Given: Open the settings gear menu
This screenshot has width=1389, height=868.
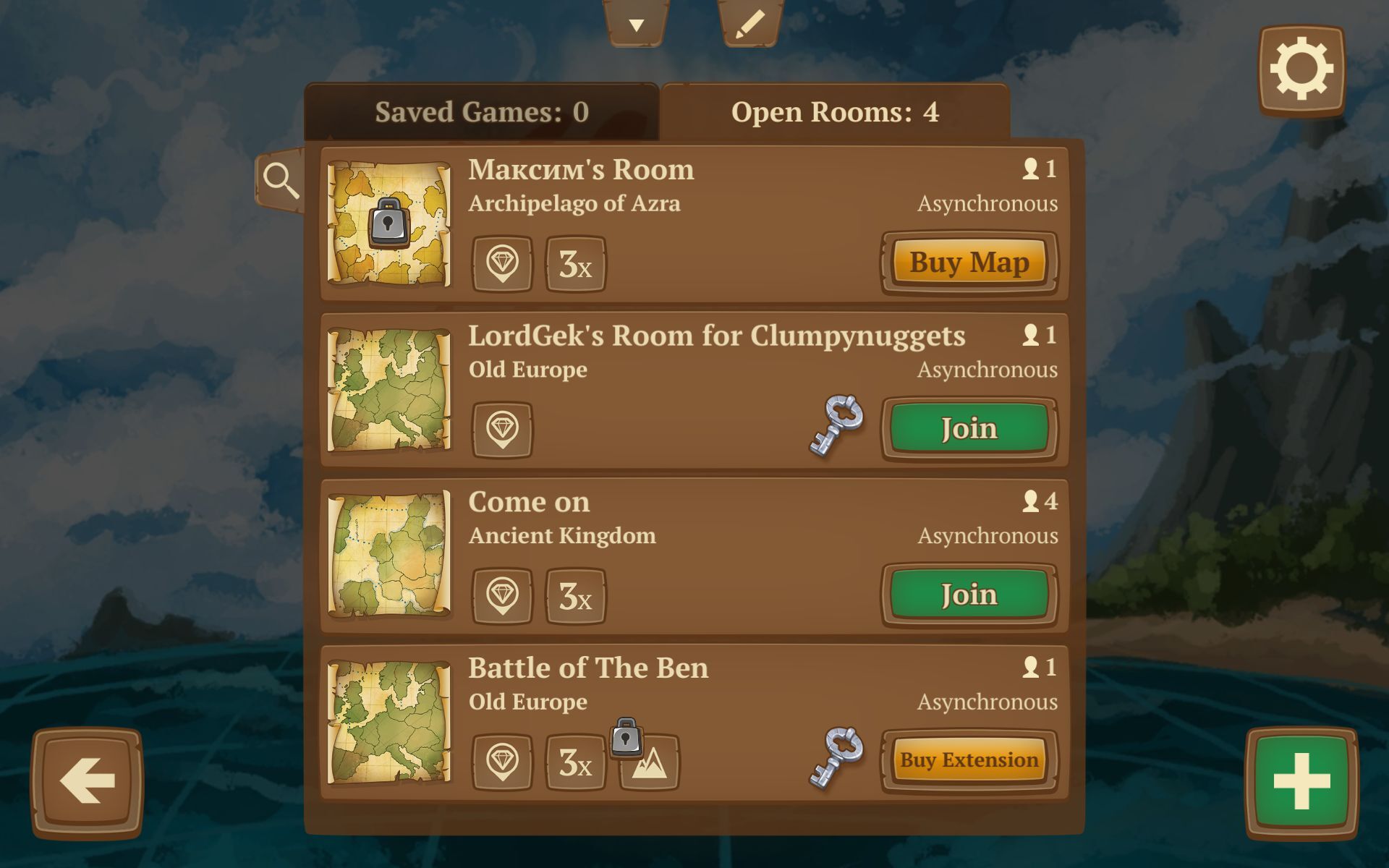Looking at the screenshot, I should (x=1301, y=70).
